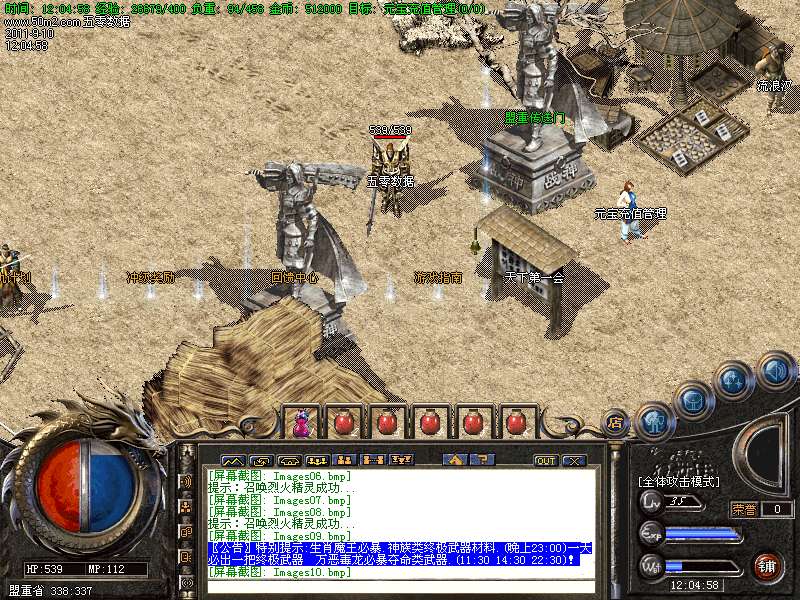Click the red 铺 stall button
The height and width of the screenshot is (600, 800).
coord(768,567)
